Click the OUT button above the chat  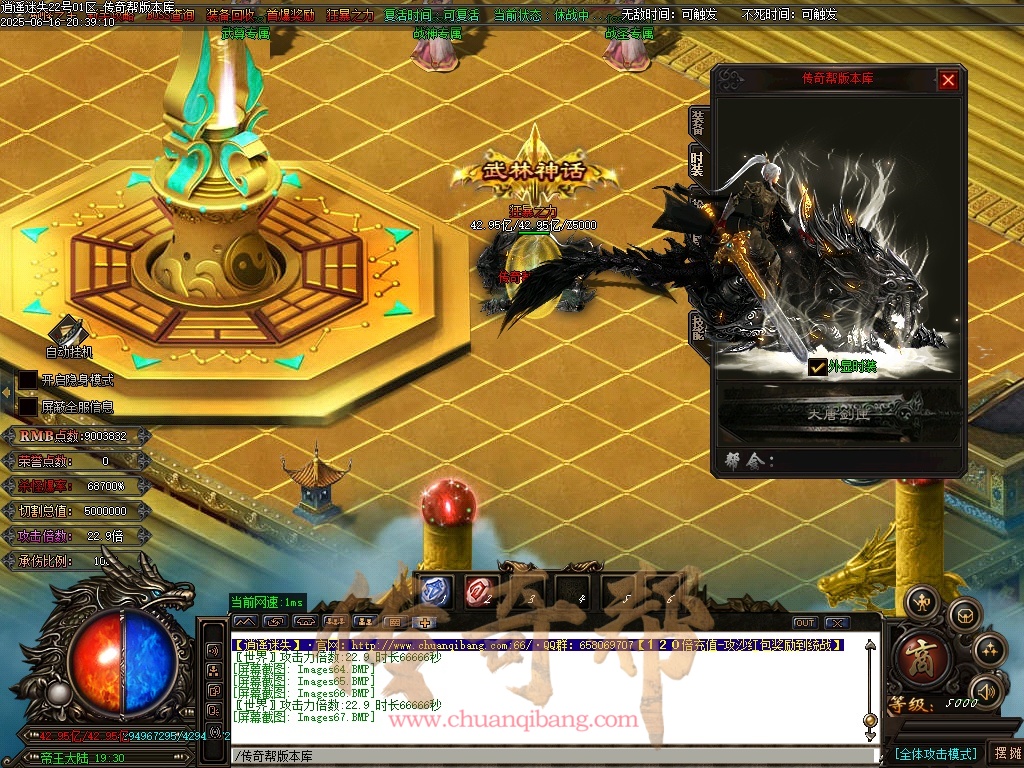click(804, 623)
